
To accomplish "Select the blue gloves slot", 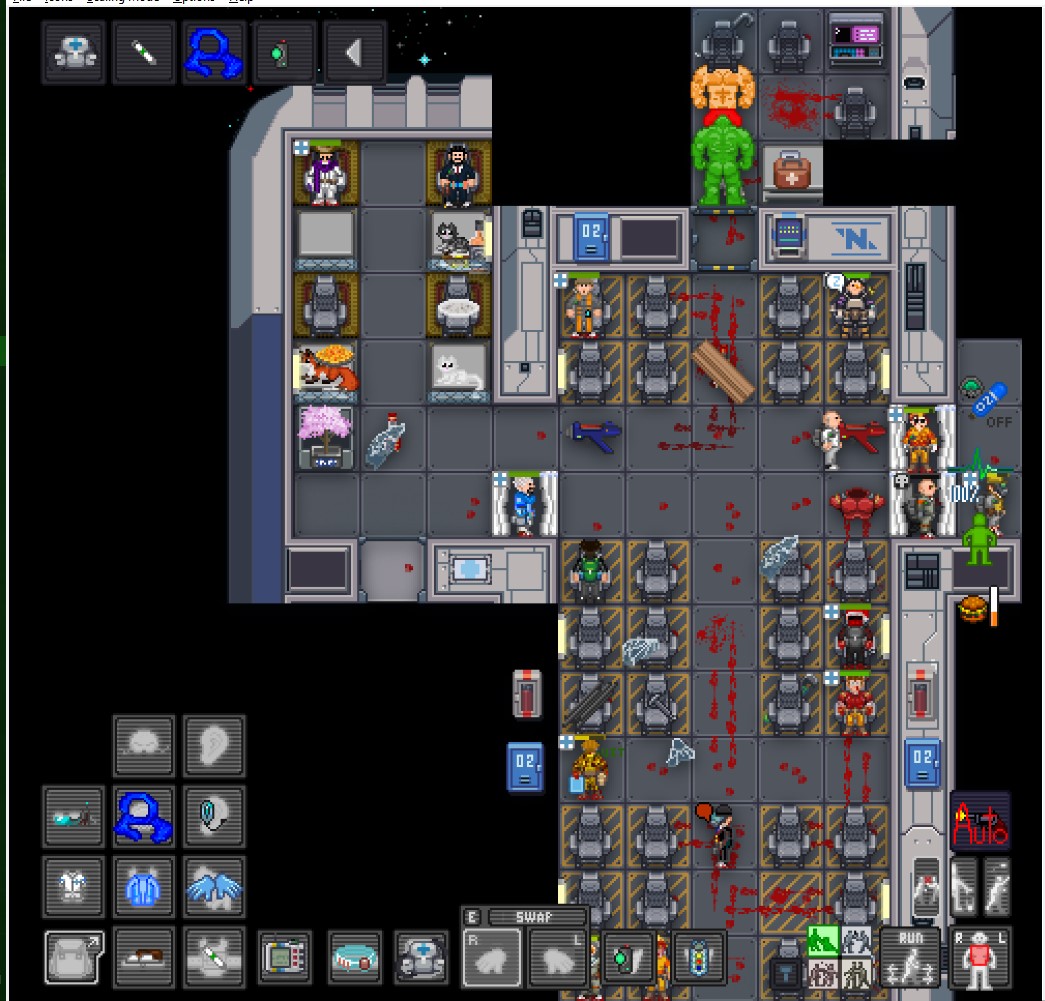I will click(214, 887).
